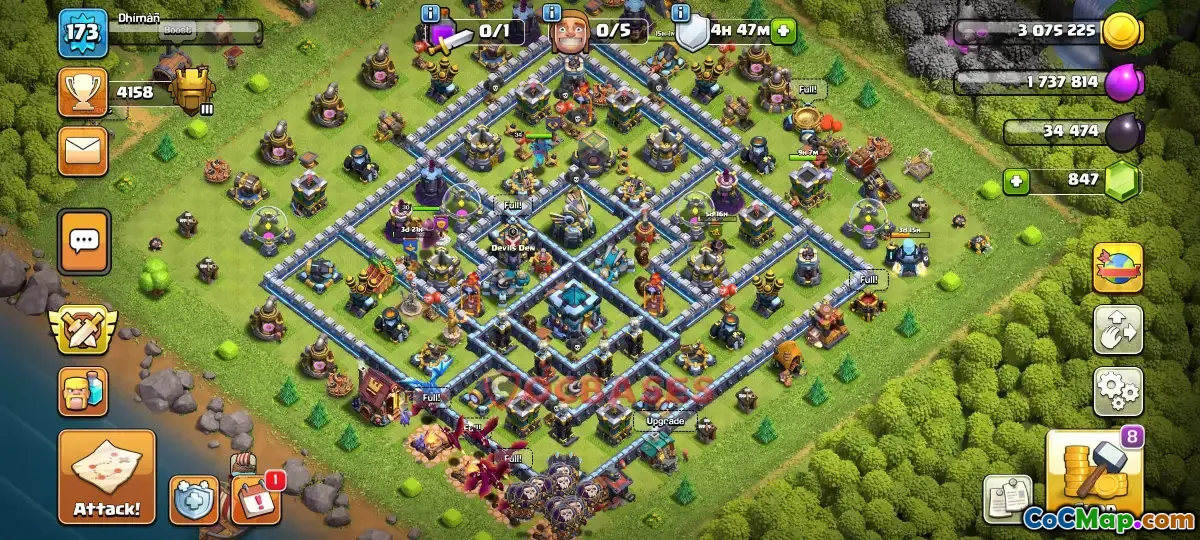Show info for the builder count
The height and width of the screenshot is (540, 1200).
553,13
